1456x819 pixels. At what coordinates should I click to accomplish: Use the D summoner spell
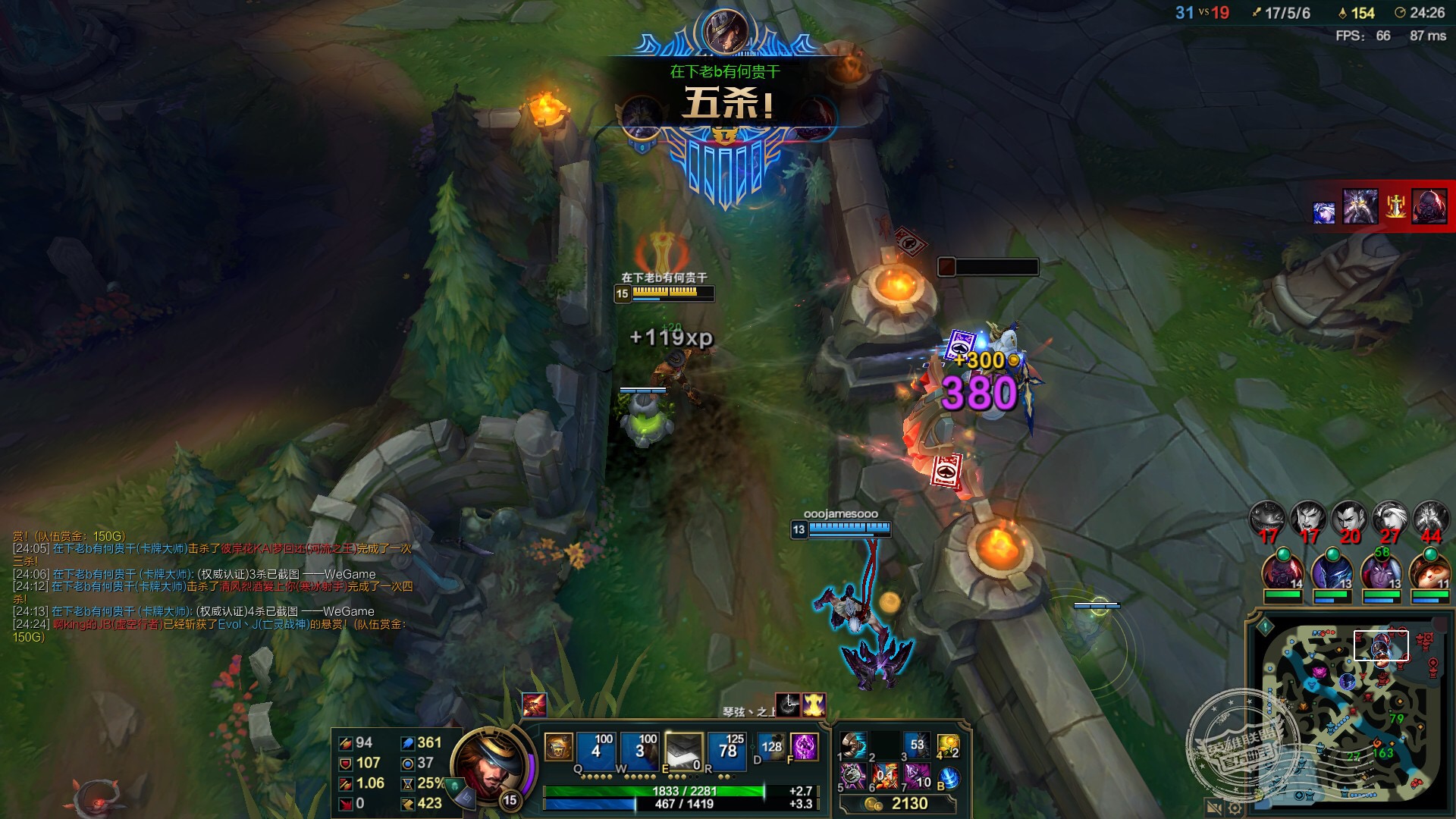pyautogui.click(x=770, y=746)
